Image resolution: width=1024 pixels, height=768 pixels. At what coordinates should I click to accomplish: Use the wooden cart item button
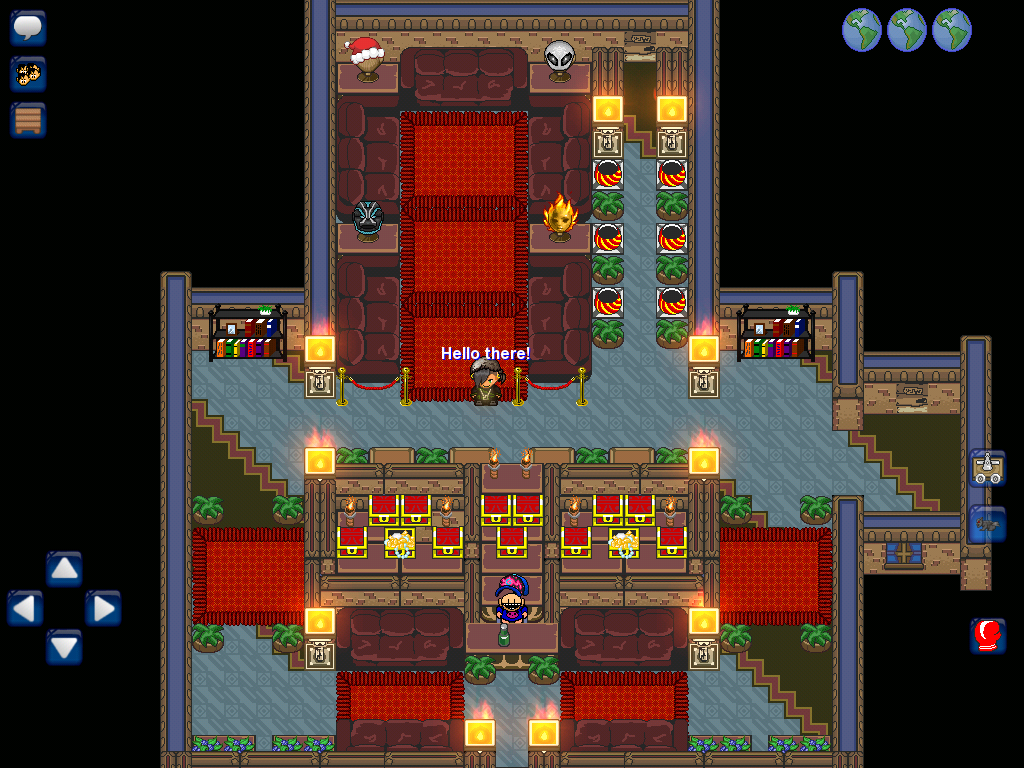click(x=987, y=468)
